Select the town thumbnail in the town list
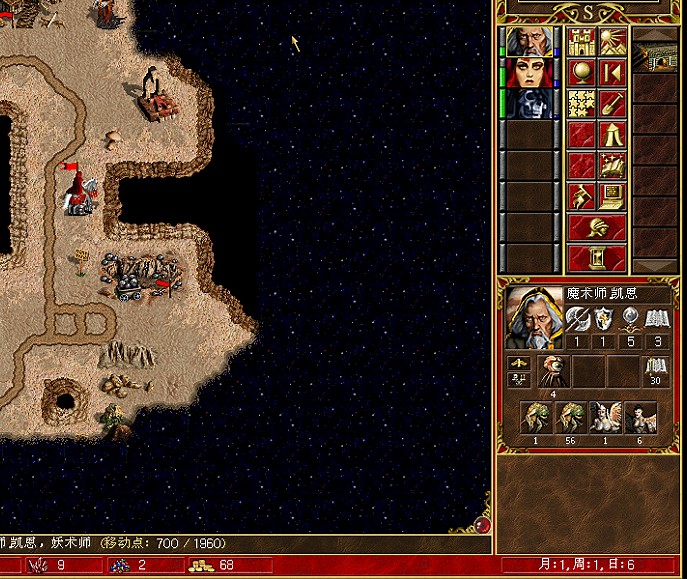Viewport: 687px width, 579px height. (x=656, y=58)
